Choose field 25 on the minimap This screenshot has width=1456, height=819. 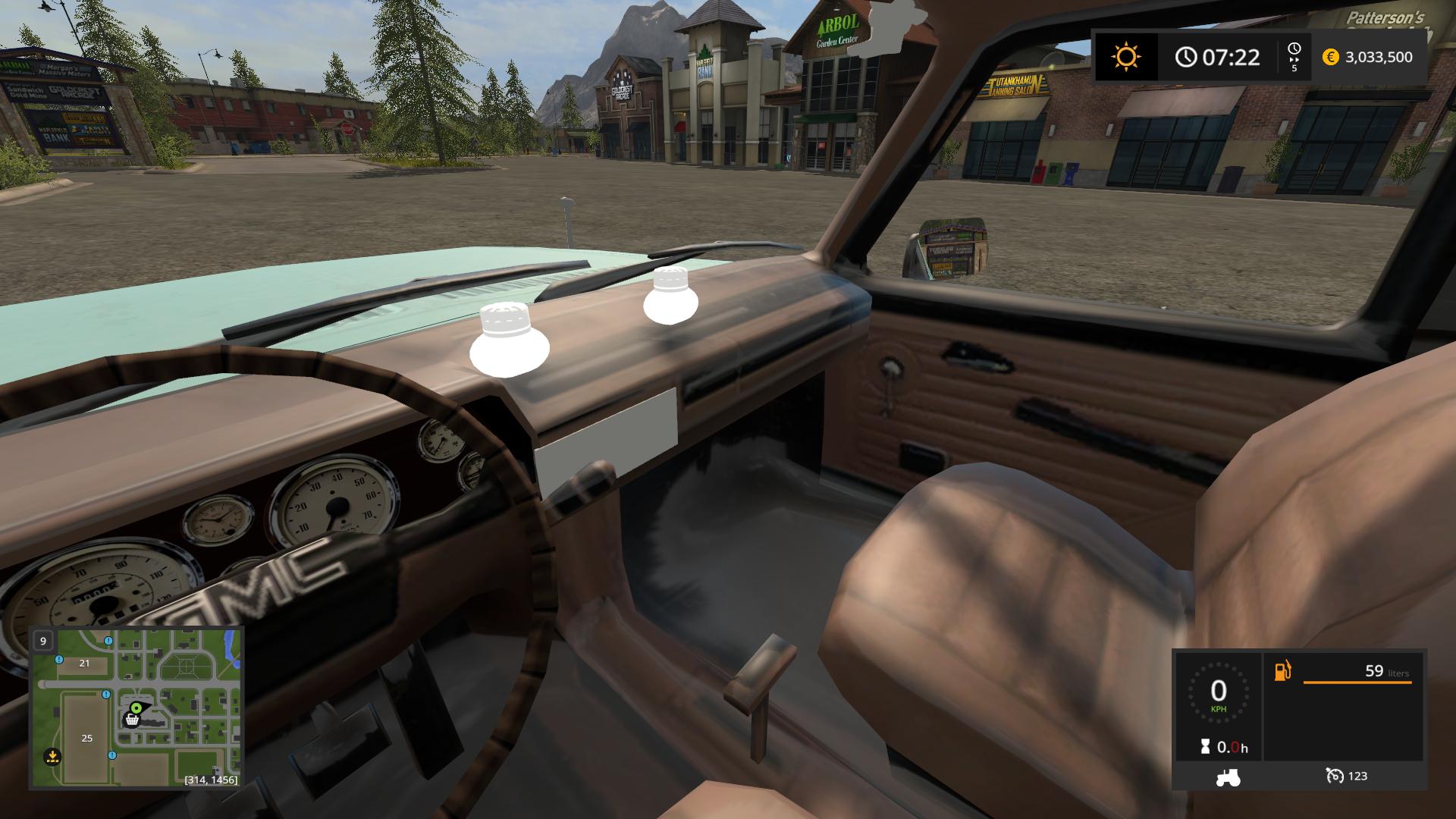pos(86,738)
